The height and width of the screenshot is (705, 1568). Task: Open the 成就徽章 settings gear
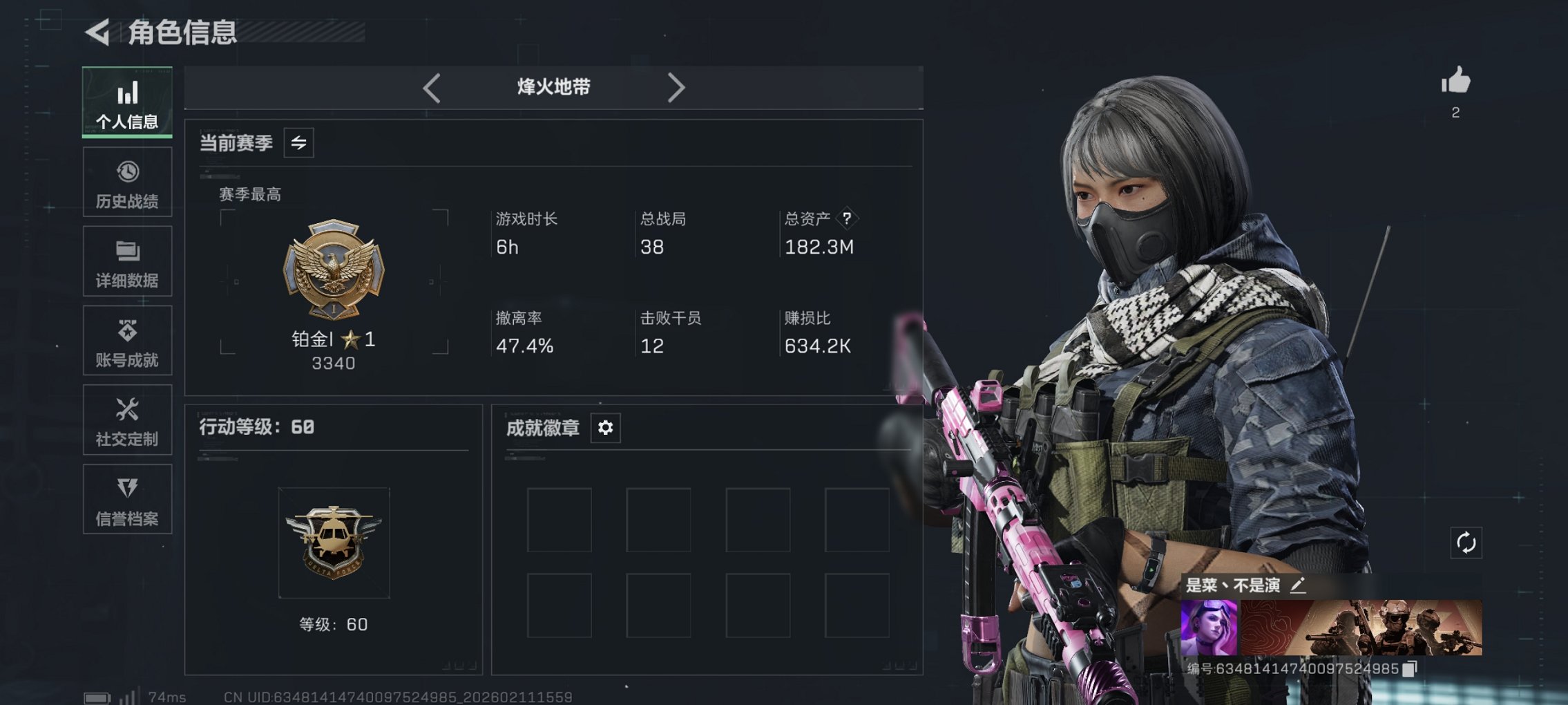pyautogui.click(x=606, y=429)
